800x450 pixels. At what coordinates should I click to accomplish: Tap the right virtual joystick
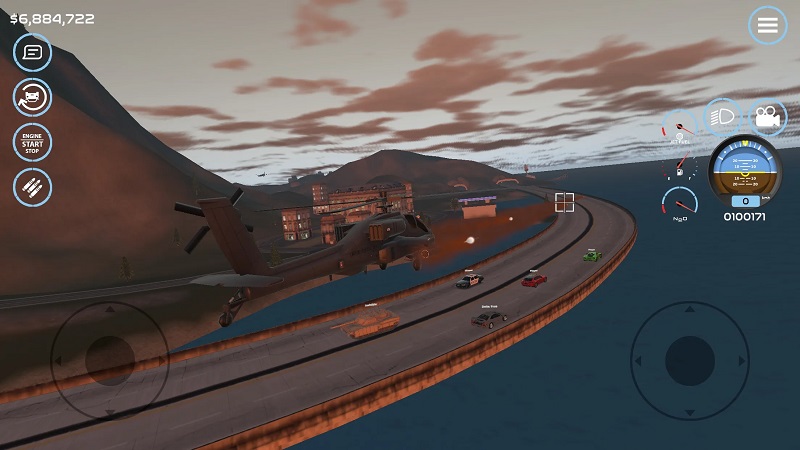coord(689,357)
